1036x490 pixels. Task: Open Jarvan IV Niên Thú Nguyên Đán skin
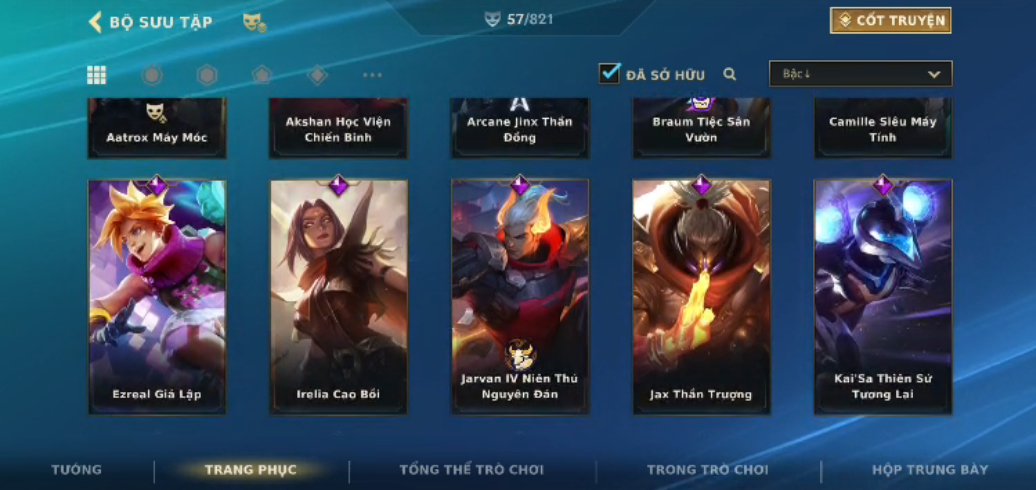click(520, 297)
